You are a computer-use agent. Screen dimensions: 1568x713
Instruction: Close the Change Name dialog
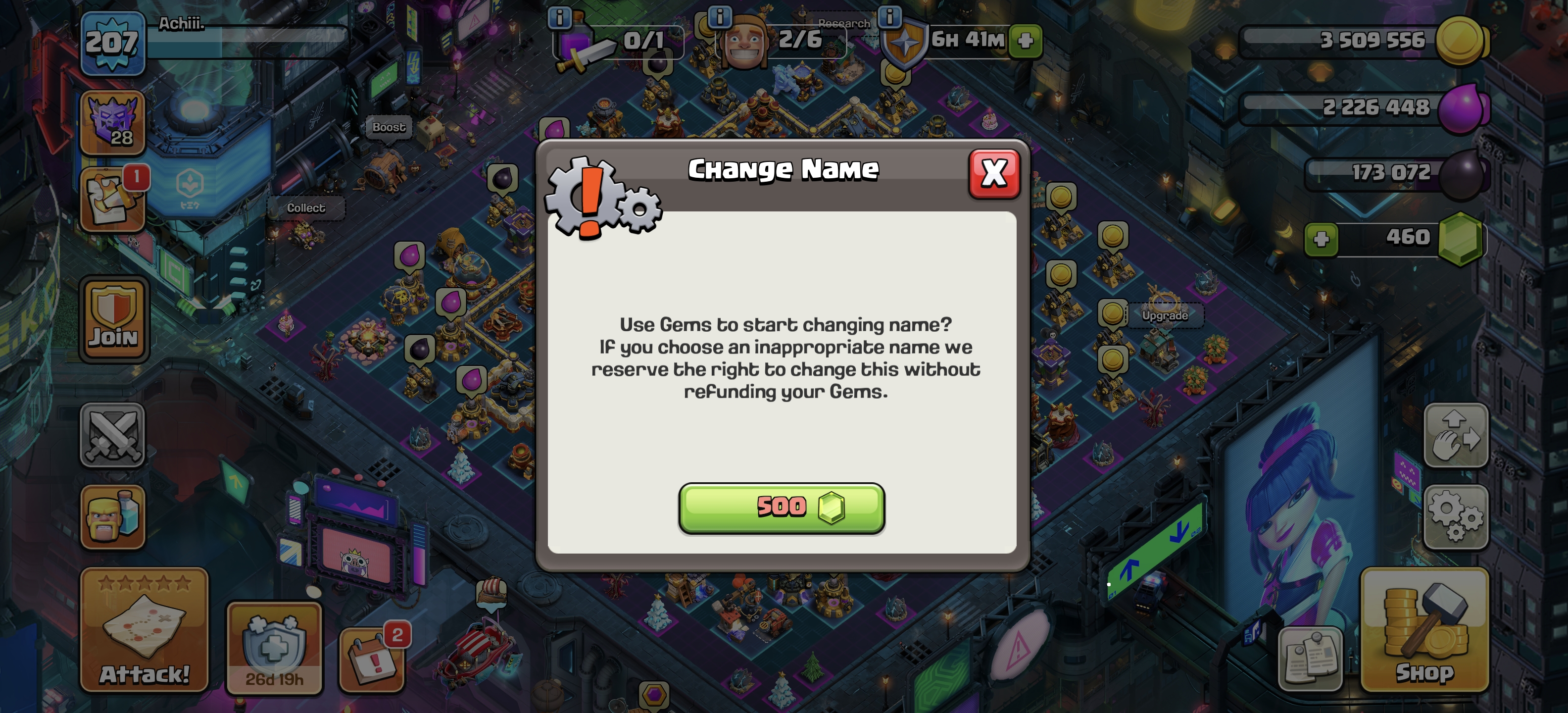[993, 174]
